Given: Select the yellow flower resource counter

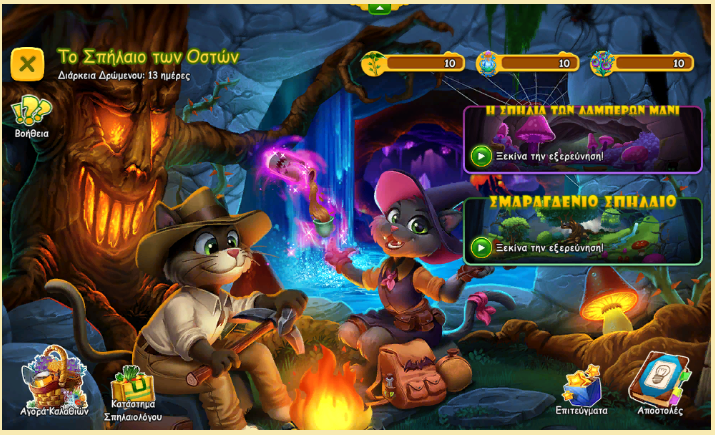Looking at the screenshot, I should pos(412,64).
